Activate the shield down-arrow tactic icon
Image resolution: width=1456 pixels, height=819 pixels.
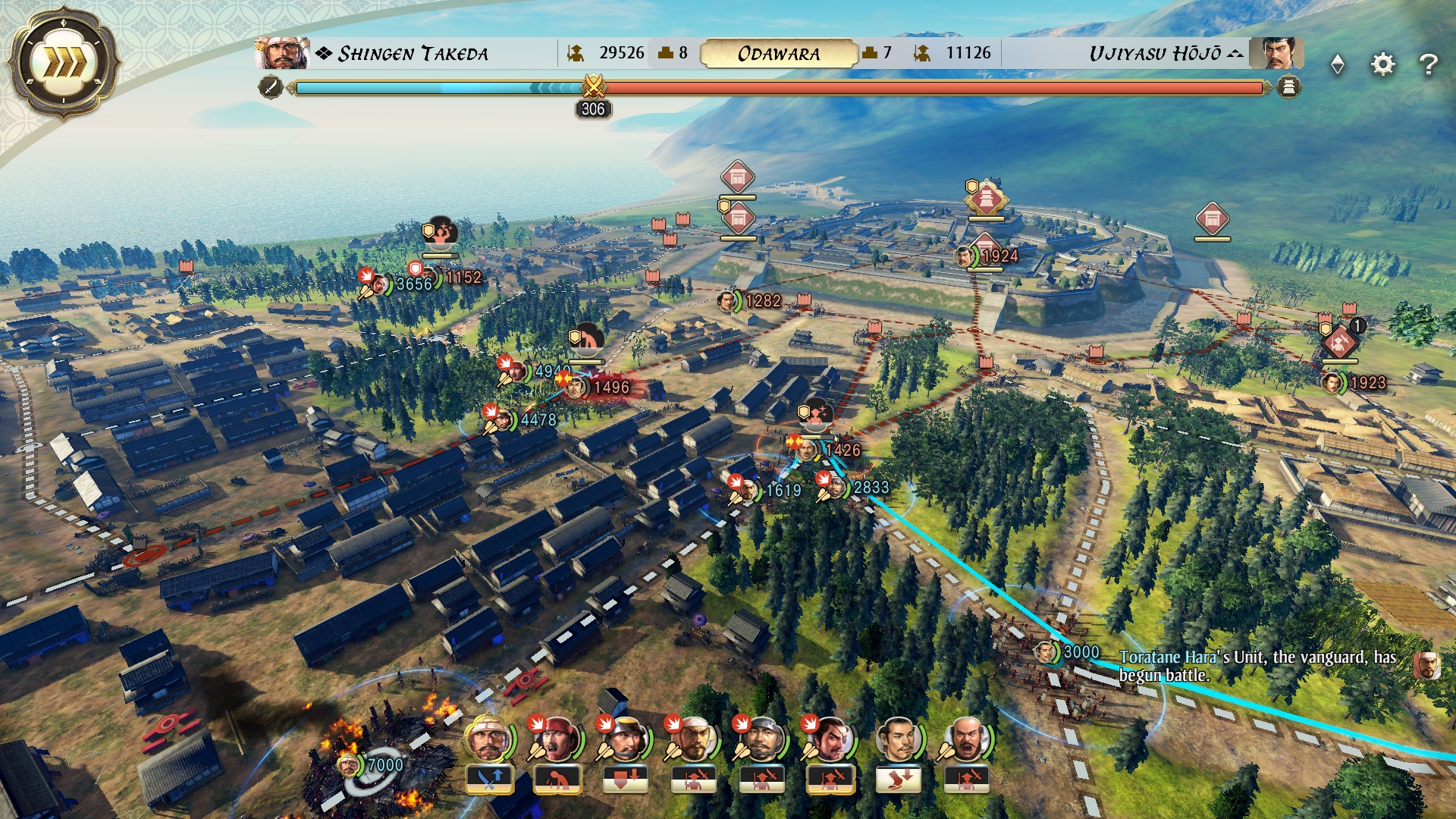point(626,779)
